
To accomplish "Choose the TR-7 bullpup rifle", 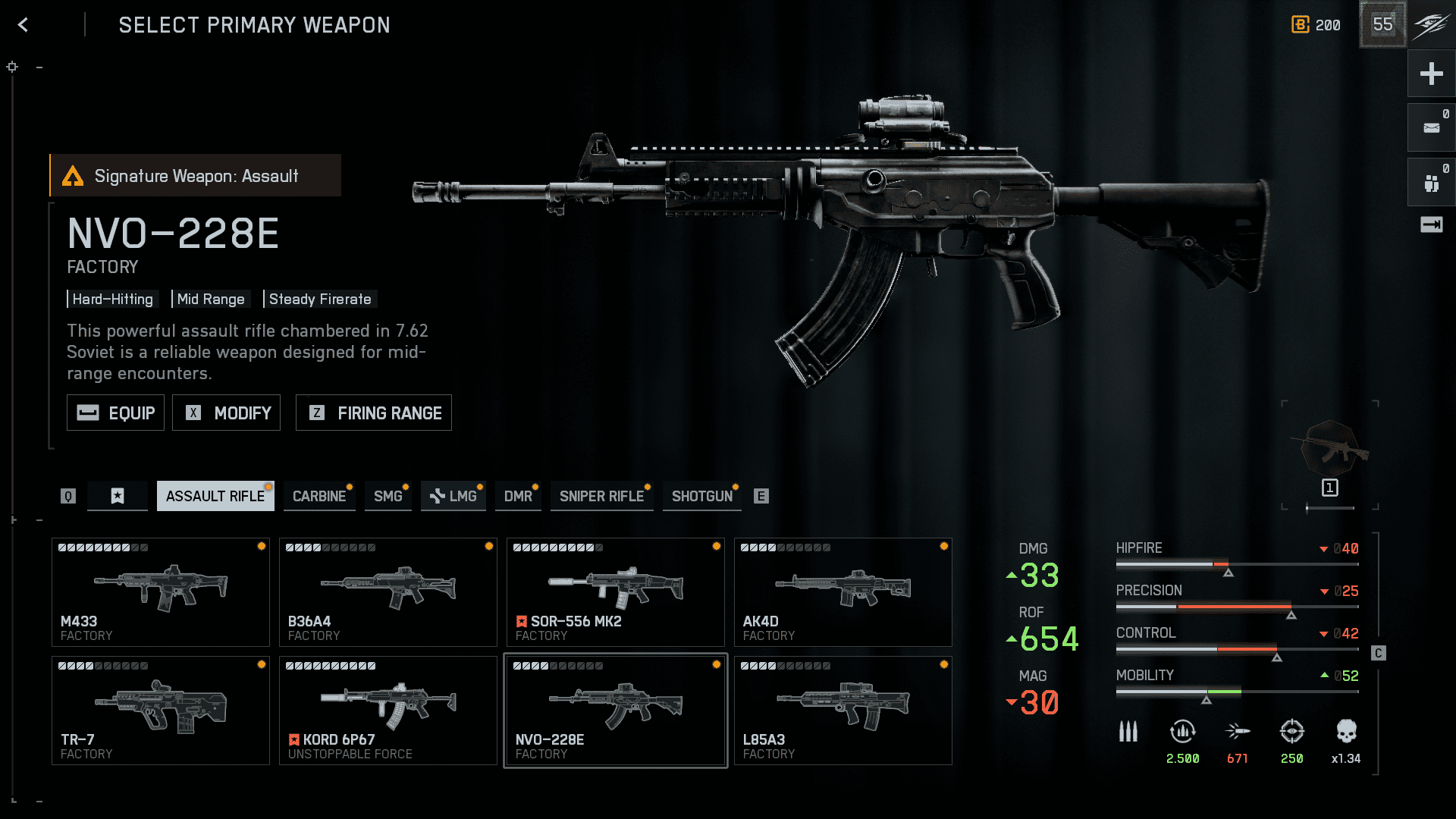I will tap(161, 711).
